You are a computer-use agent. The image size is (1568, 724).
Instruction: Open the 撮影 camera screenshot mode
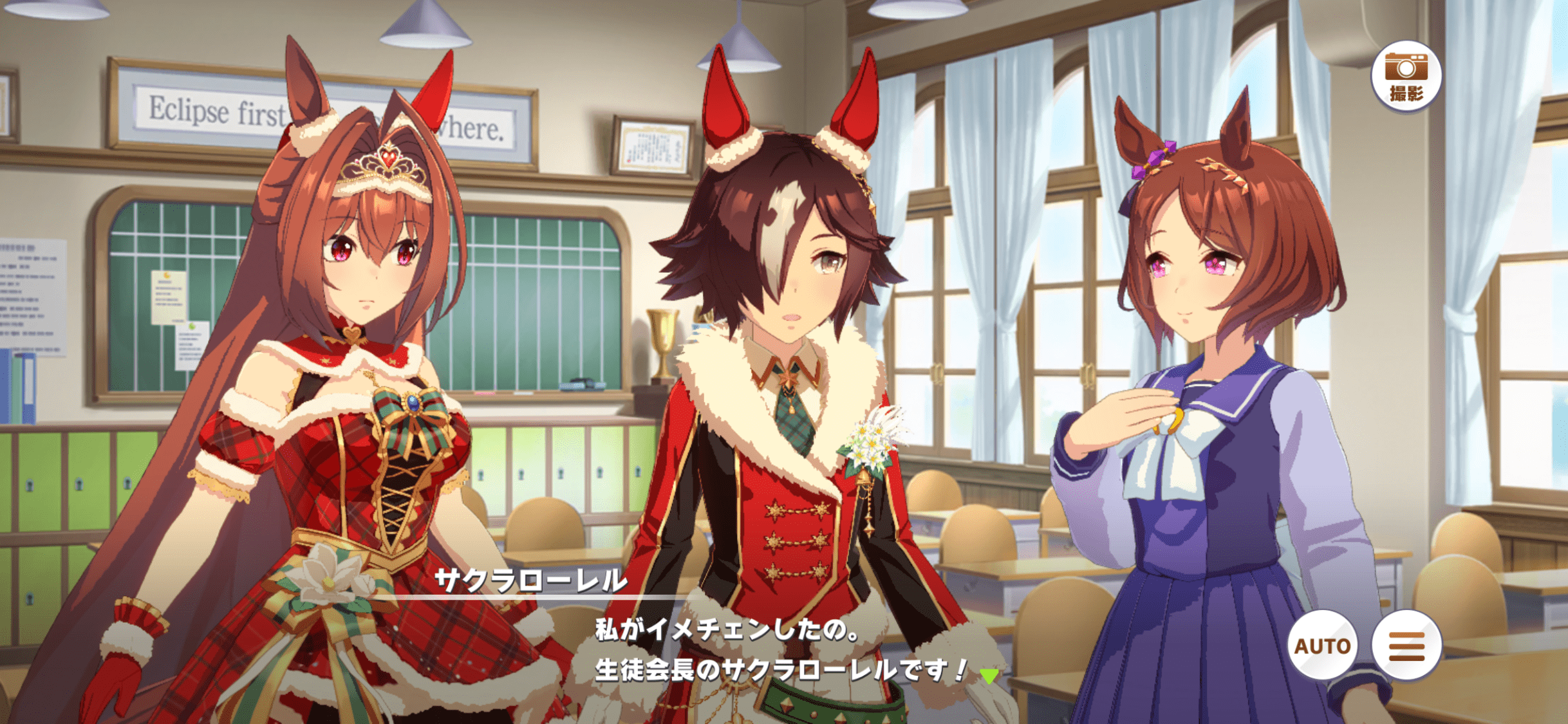click(x=1406, y=76)
